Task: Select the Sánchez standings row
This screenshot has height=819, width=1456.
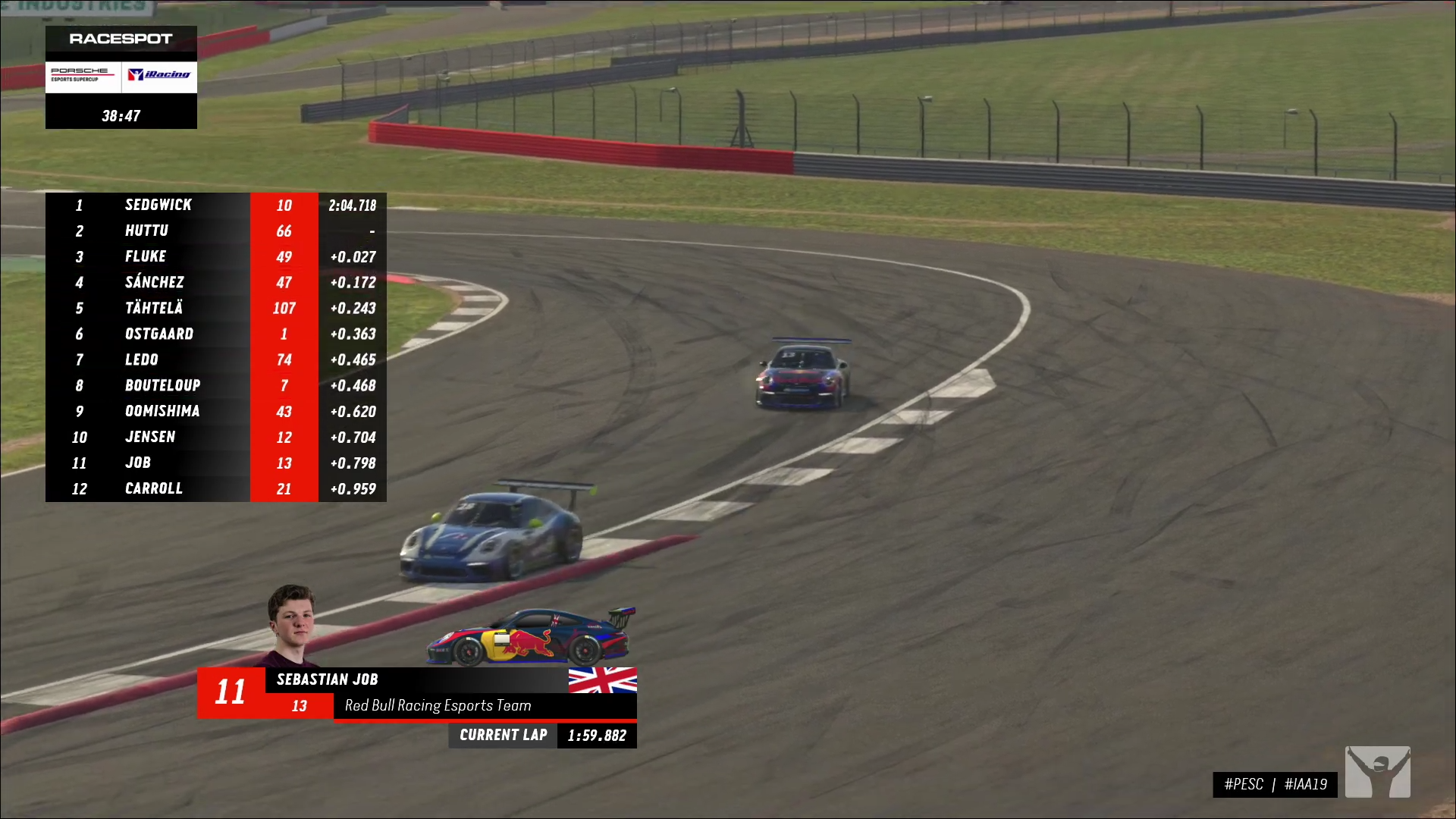Action: pyautogui.click(x=215, y=282)
